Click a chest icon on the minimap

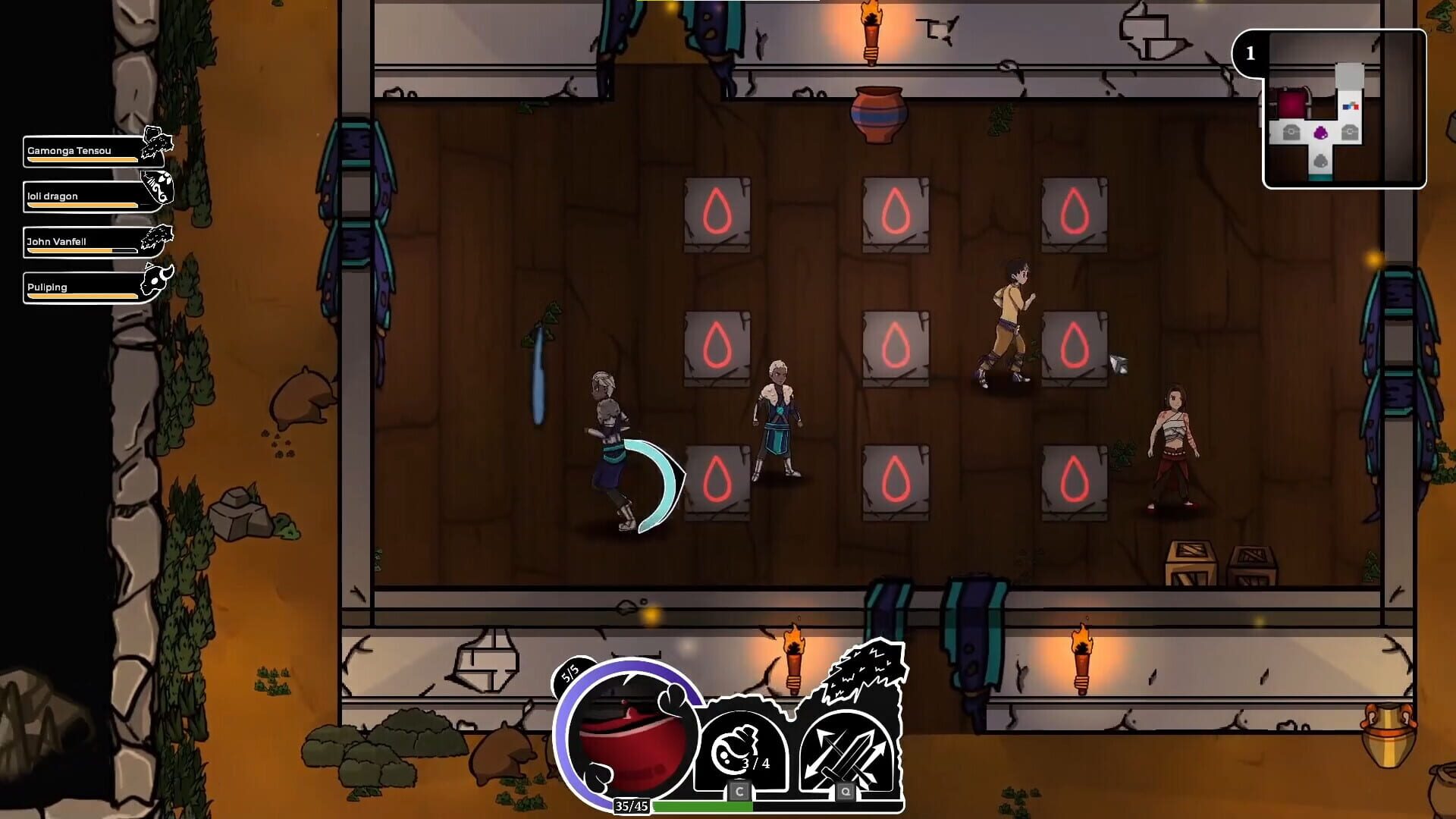click(1291, 131)
